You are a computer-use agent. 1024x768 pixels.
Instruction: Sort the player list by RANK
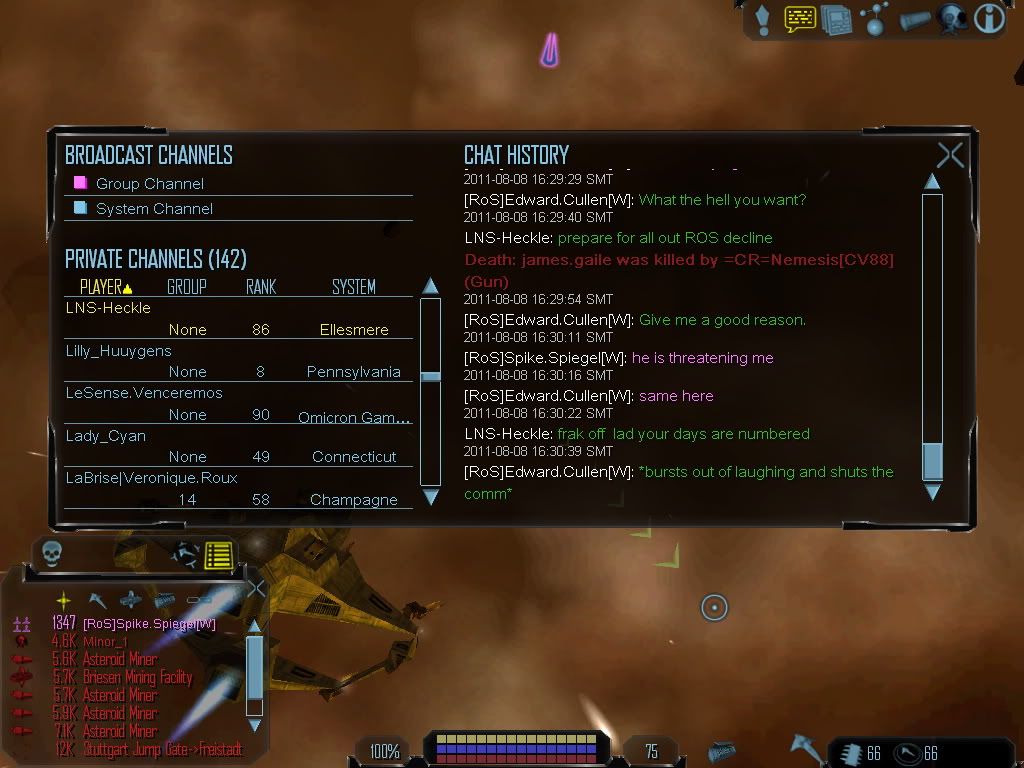coord(261,287)
